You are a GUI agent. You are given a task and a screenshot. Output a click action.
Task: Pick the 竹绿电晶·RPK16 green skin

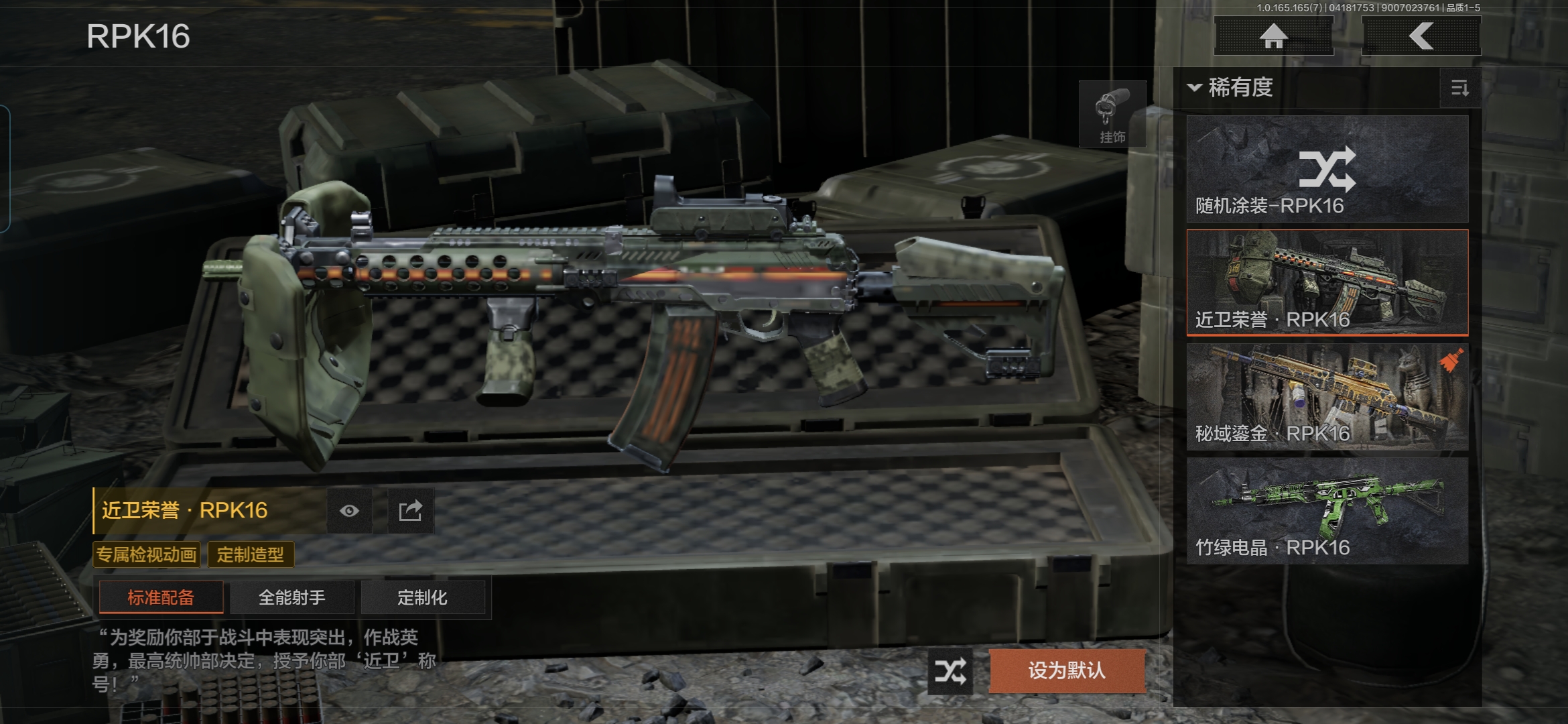point(1327,510)
